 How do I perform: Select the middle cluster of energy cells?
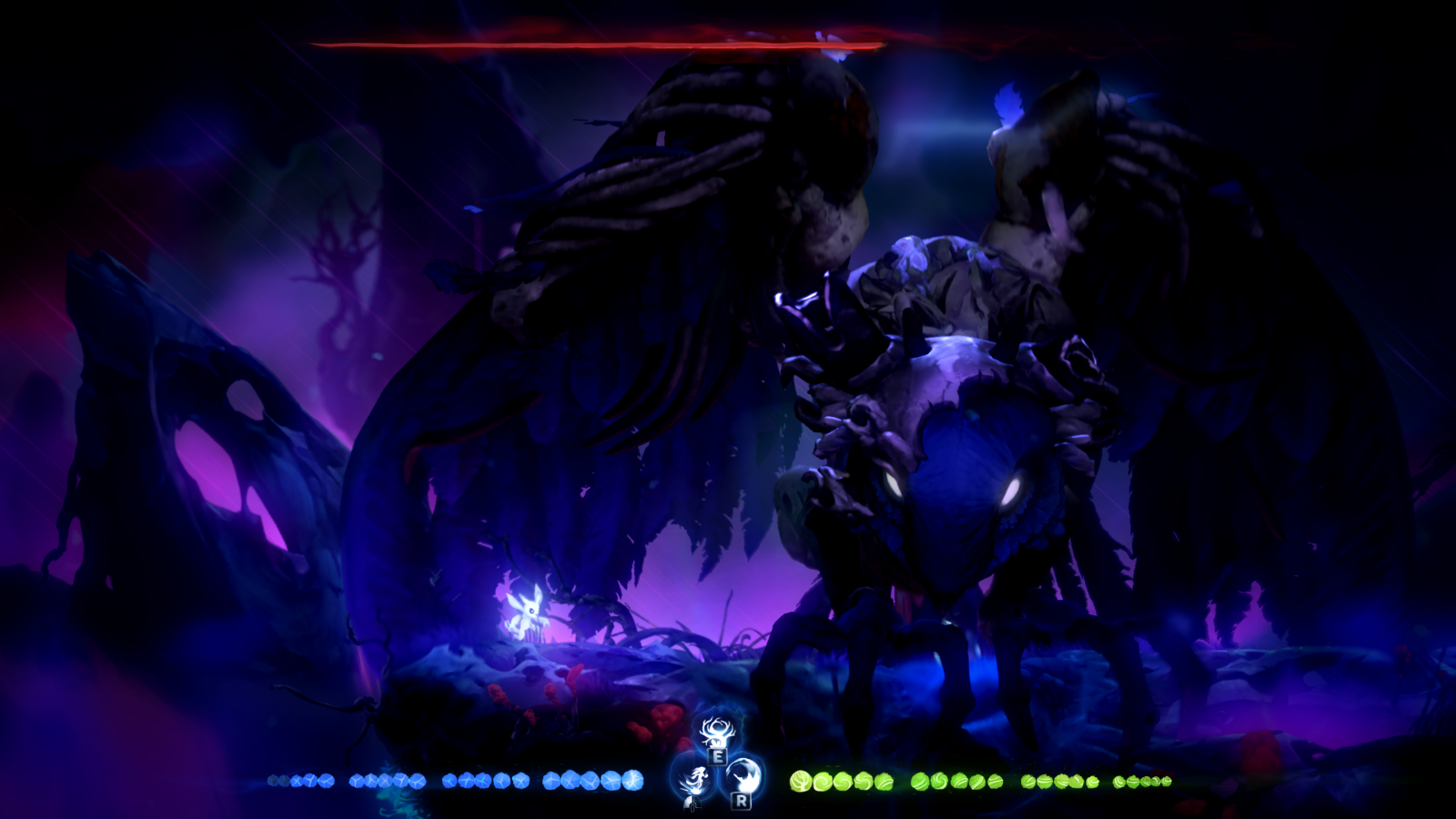click(484, 781)
